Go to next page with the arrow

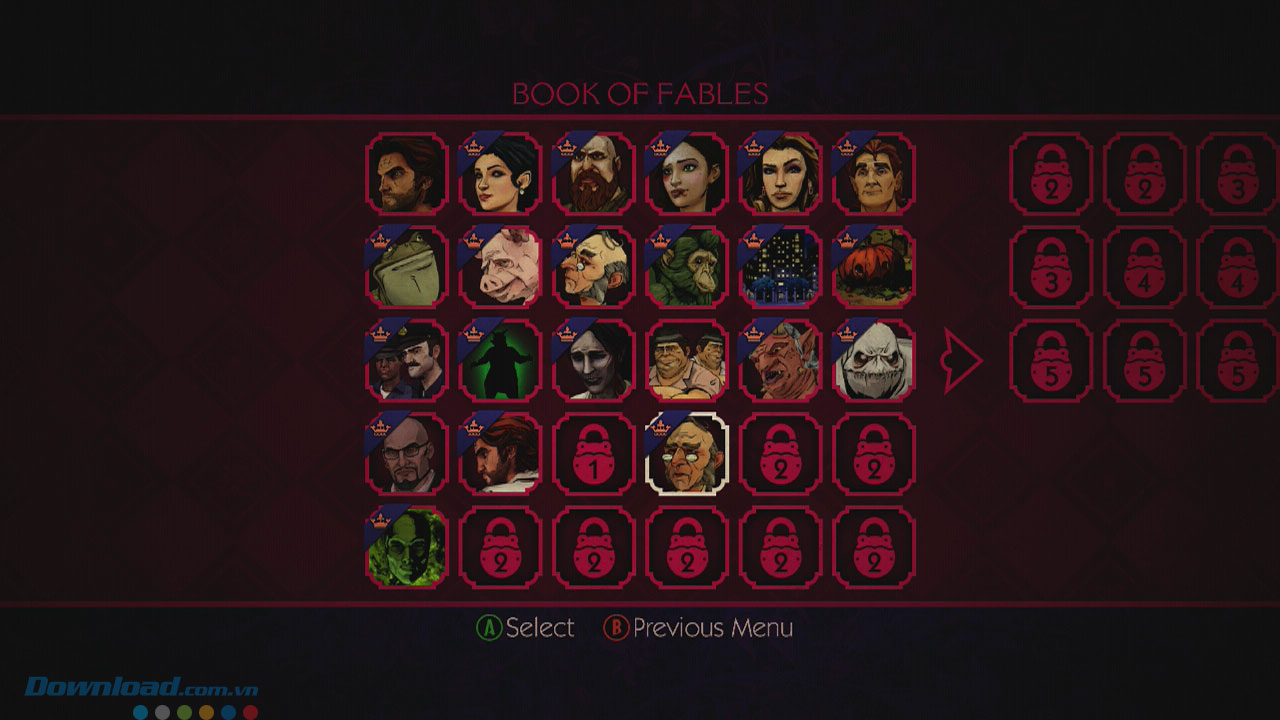(963, 361)
